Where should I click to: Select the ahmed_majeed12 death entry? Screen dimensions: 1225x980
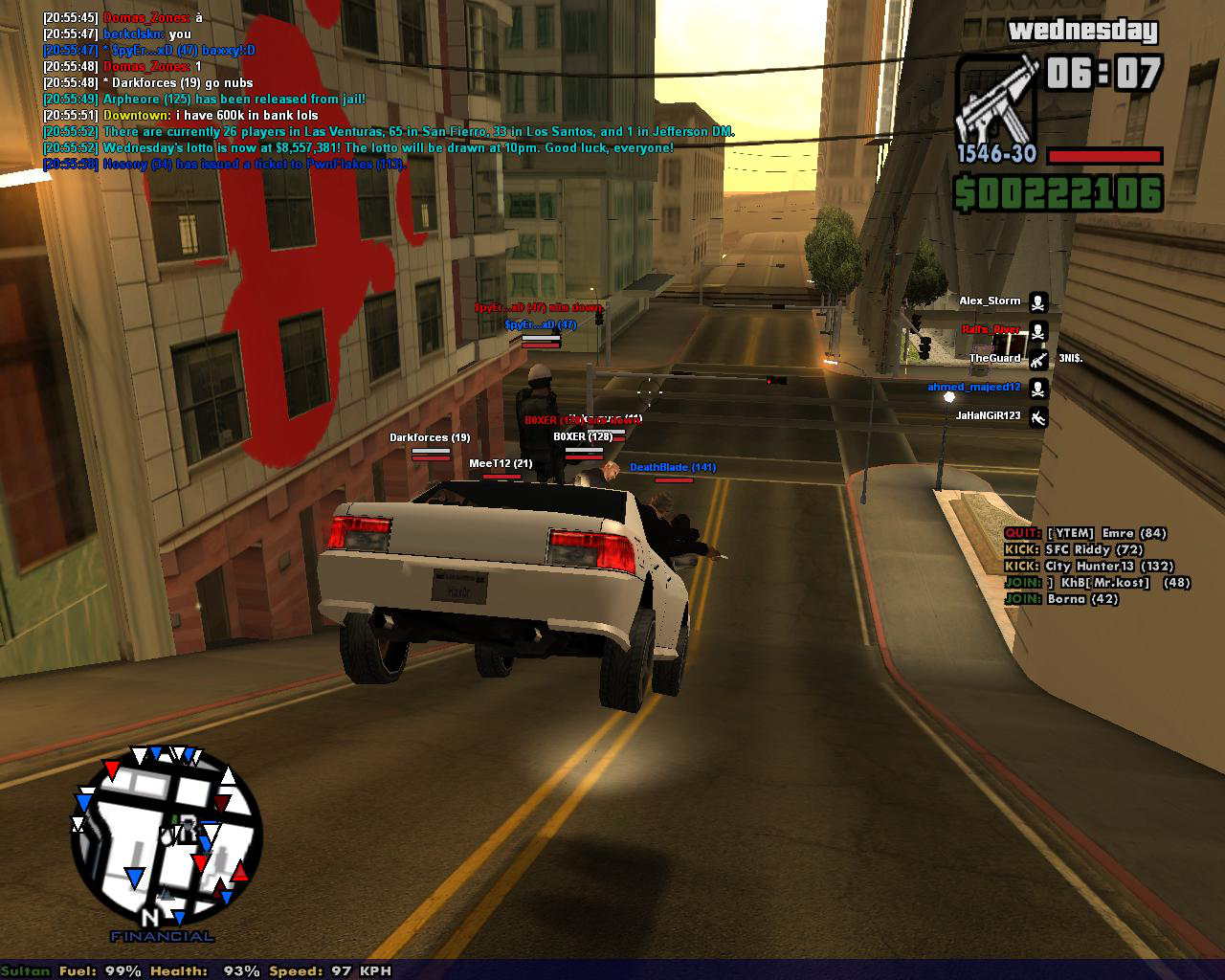pos(974,388)
